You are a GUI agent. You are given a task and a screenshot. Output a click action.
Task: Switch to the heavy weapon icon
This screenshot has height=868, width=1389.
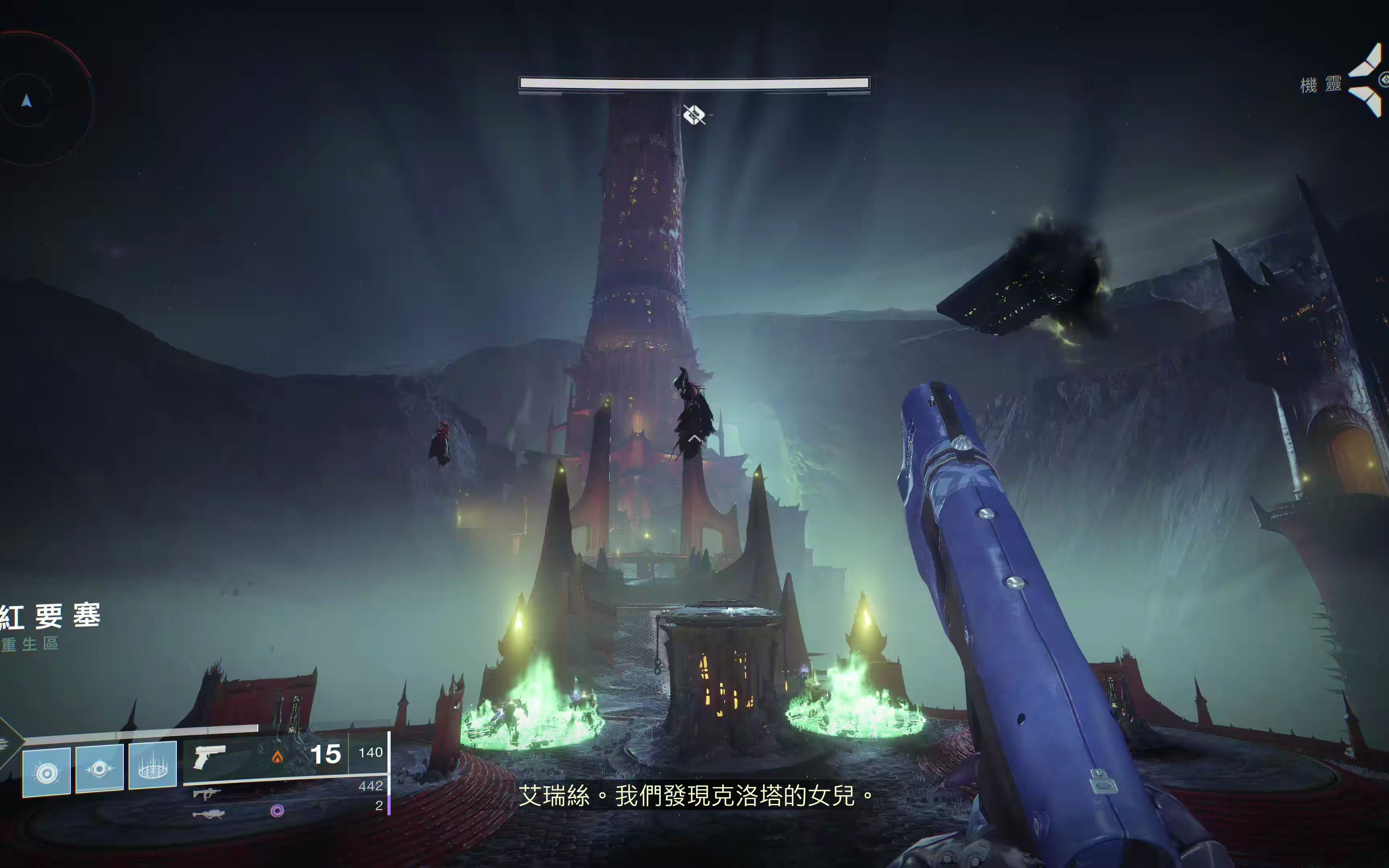[x=208, y=813]
